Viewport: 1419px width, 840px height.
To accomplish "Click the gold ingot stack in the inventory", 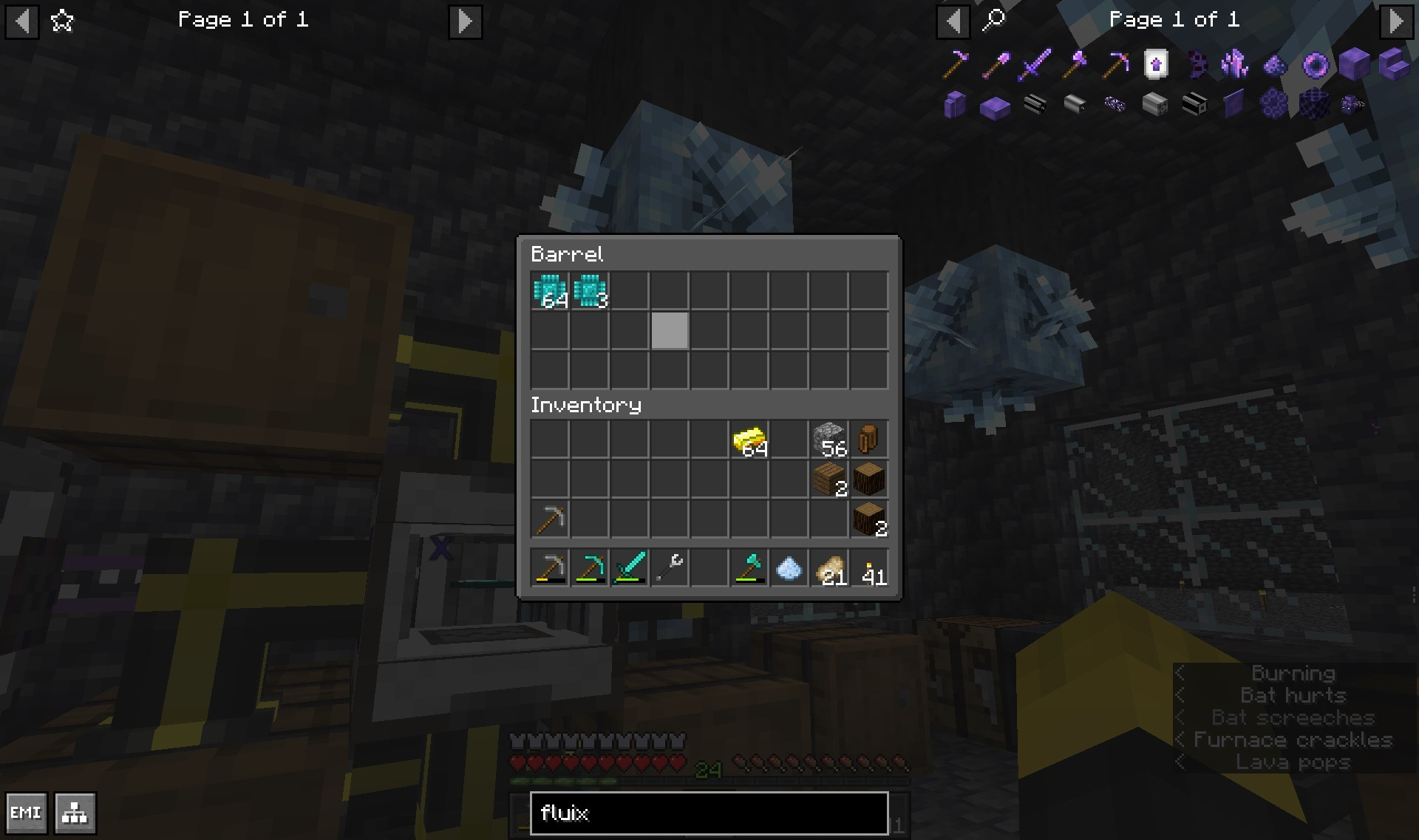I will tap(749, 439).
